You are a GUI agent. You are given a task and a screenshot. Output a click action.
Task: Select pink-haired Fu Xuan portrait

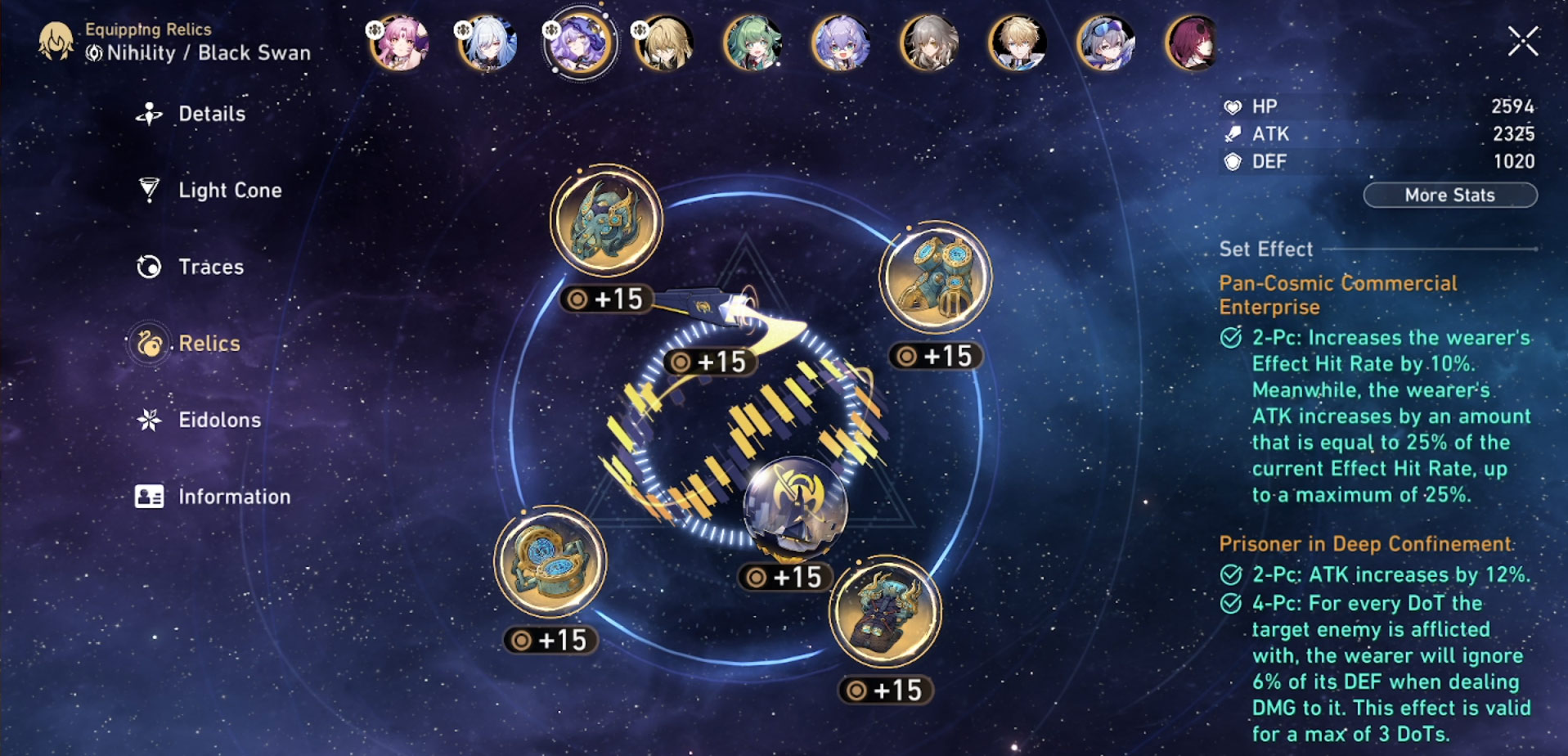click(400, 43)
